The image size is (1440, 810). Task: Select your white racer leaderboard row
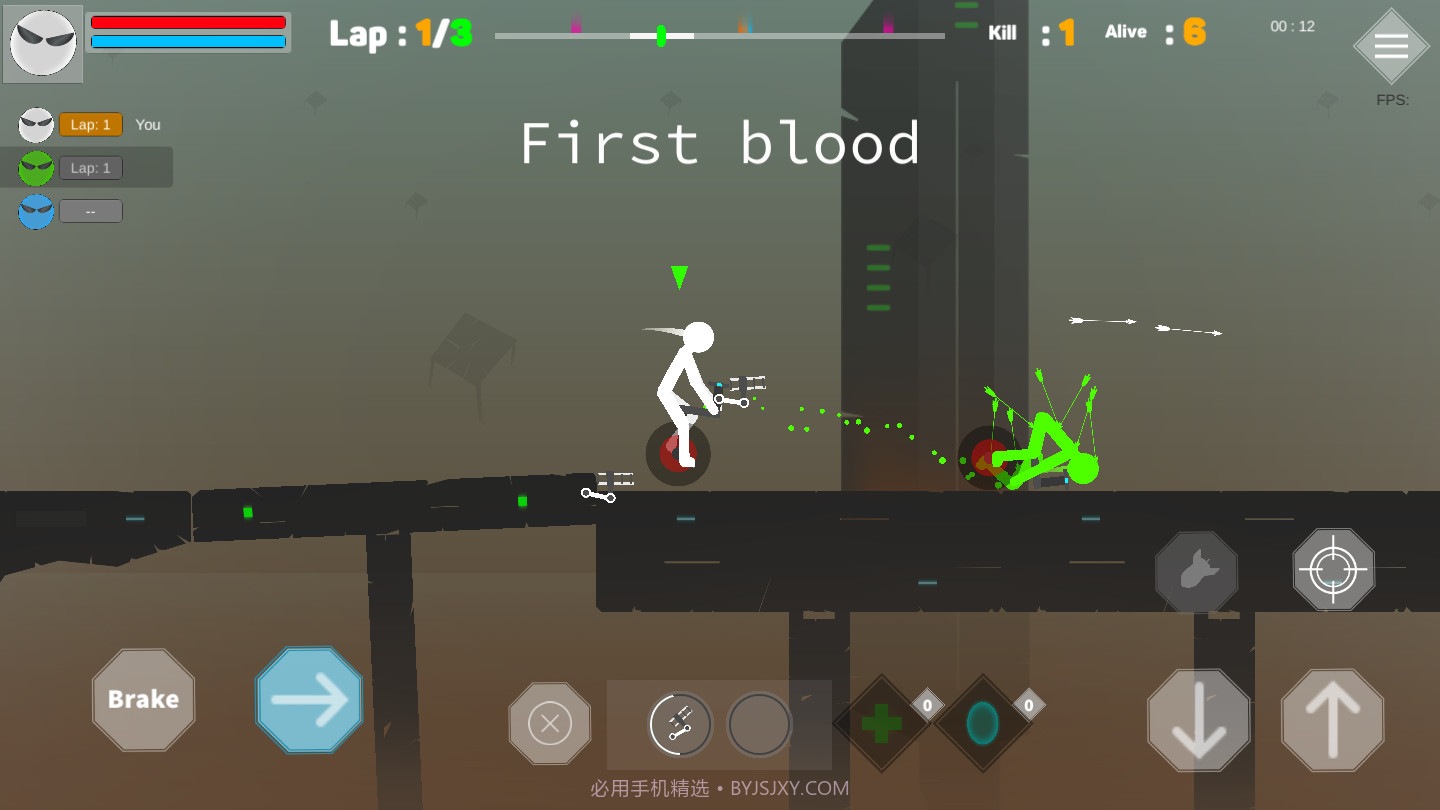[88, 125]
